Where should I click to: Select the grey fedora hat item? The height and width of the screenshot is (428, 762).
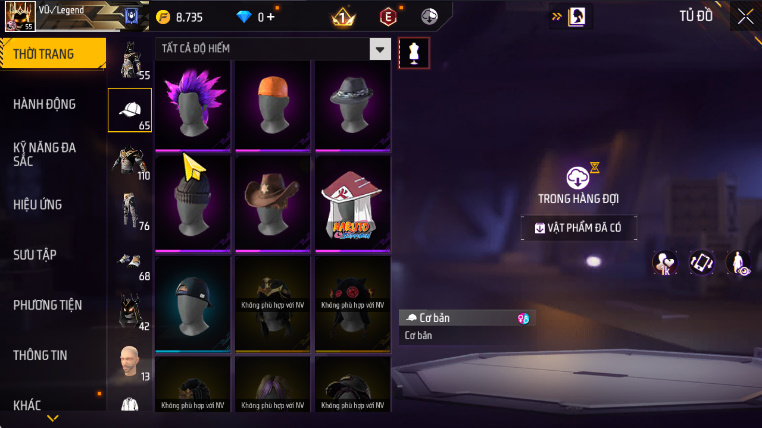click(x=352, y=104)
